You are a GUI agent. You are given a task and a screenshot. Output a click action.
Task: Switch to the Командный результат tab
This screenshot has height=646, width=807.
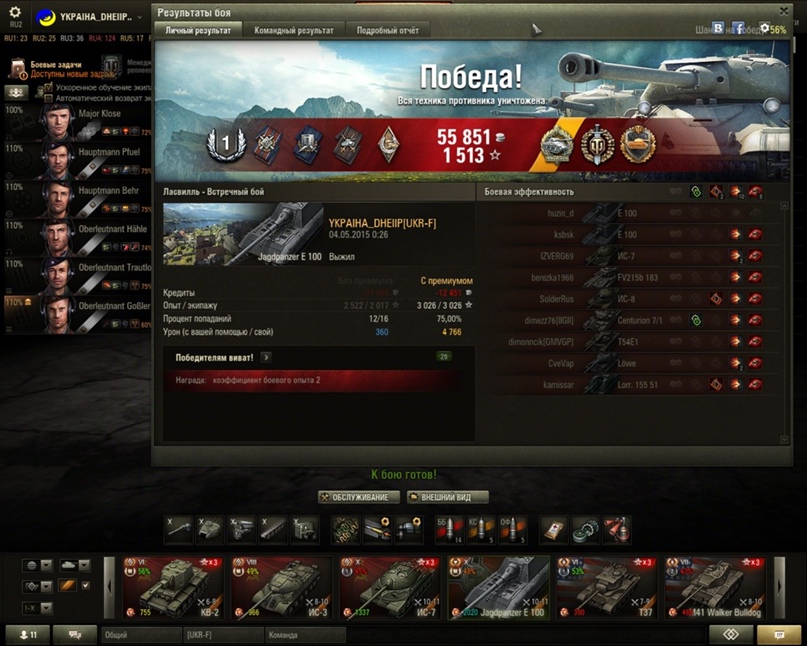[294, 31]
